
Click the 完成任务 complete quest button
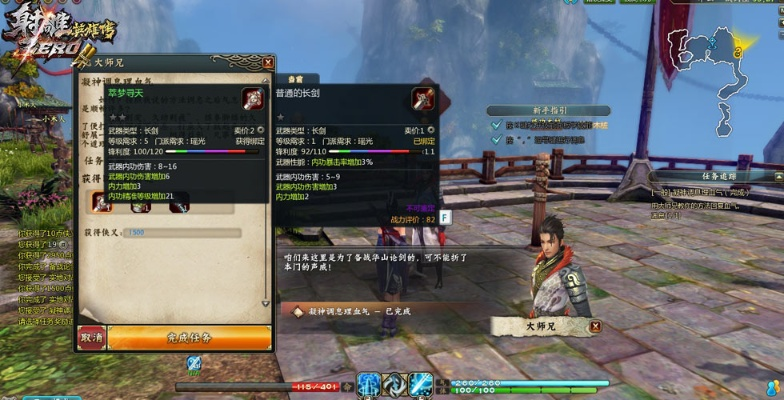(189, 338)
